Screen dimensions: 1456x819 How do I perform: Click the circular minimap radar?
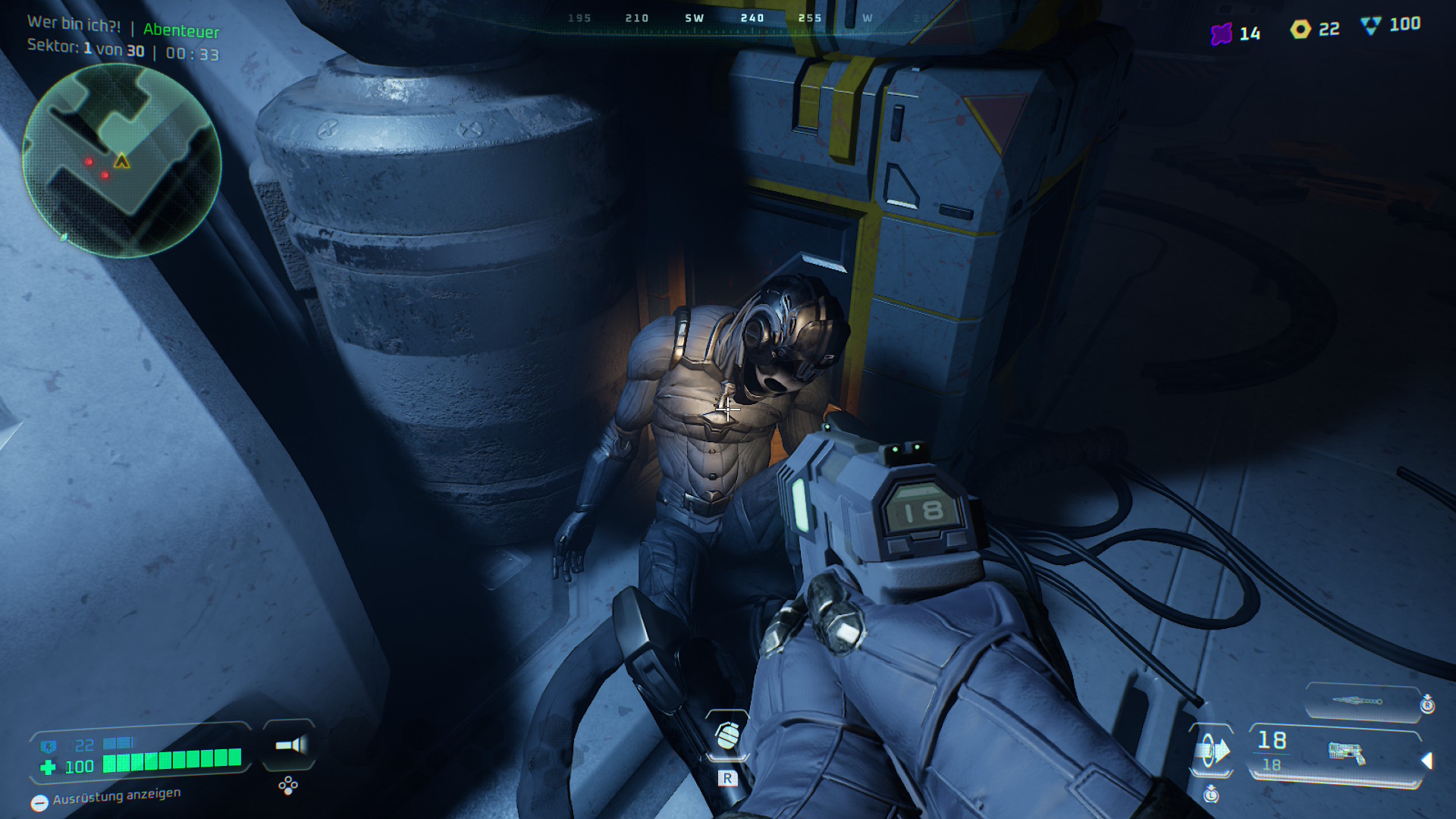(x=122, y=161)
